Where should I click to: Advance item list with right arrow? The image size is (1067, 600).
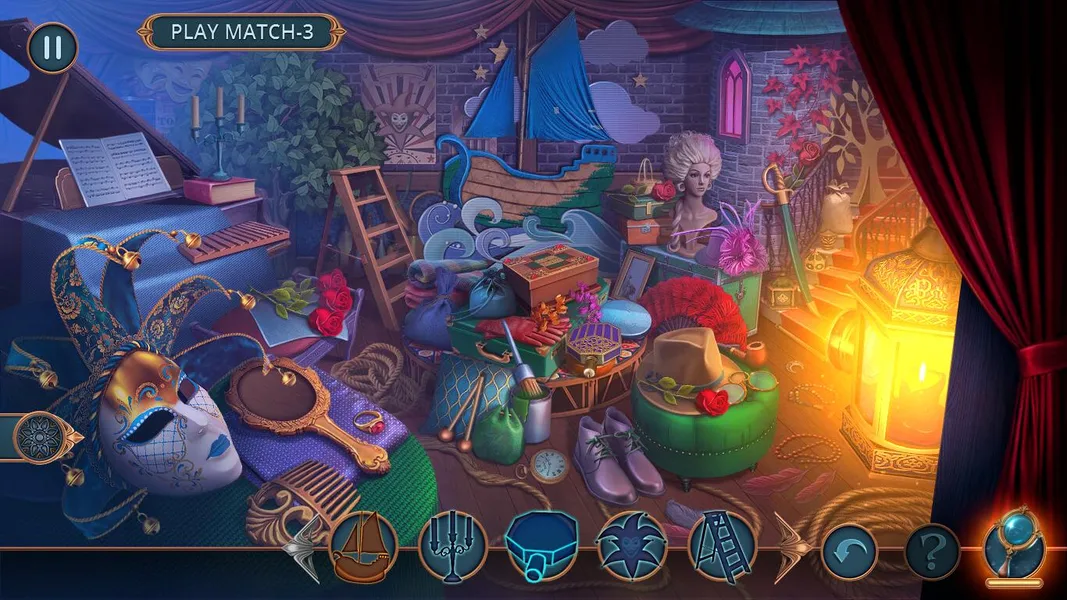(789, 548)
